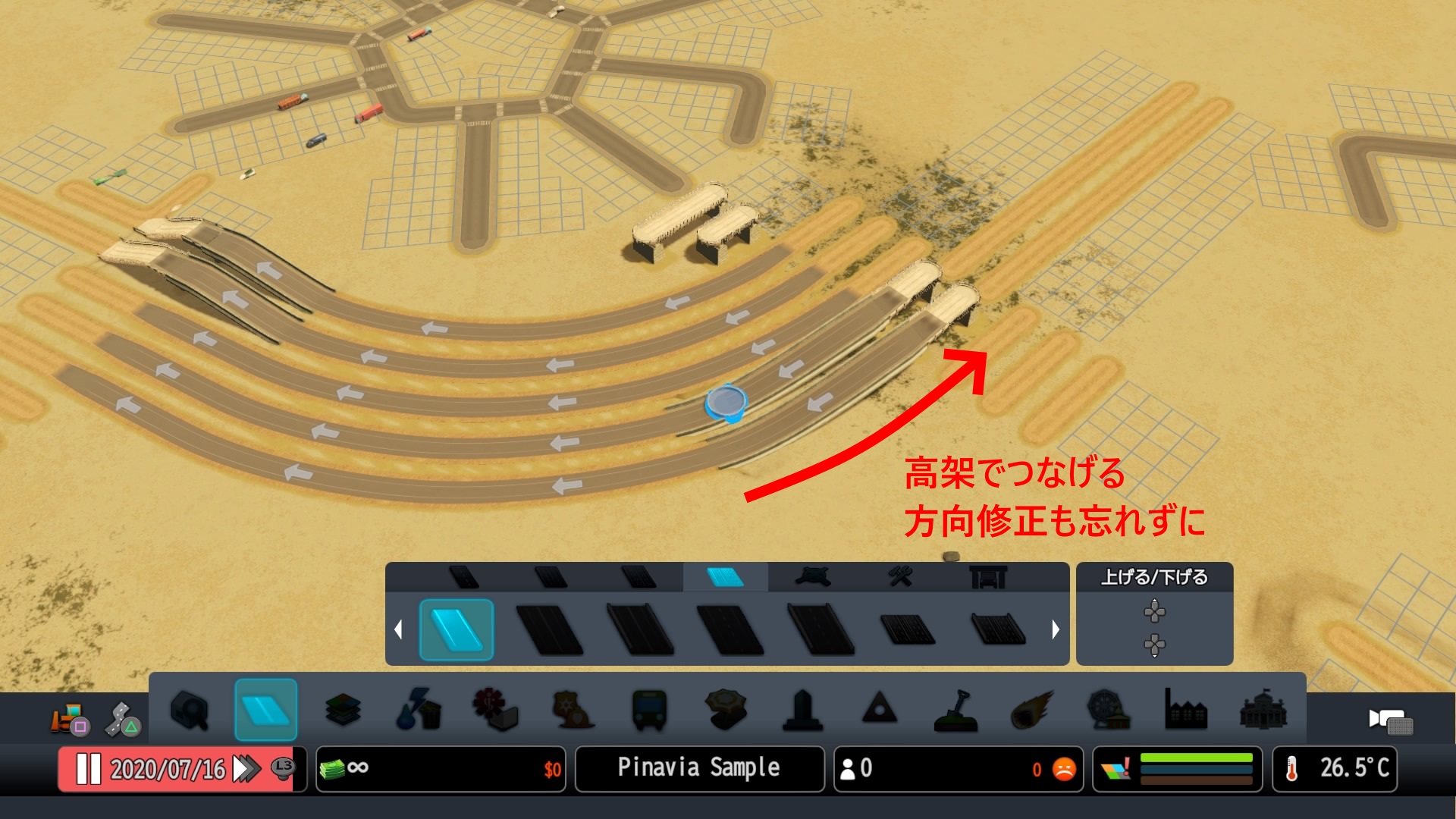Select the magnifying glass inspection tool
Viewport: 1456px width, 819px height.
click(191, 711)
